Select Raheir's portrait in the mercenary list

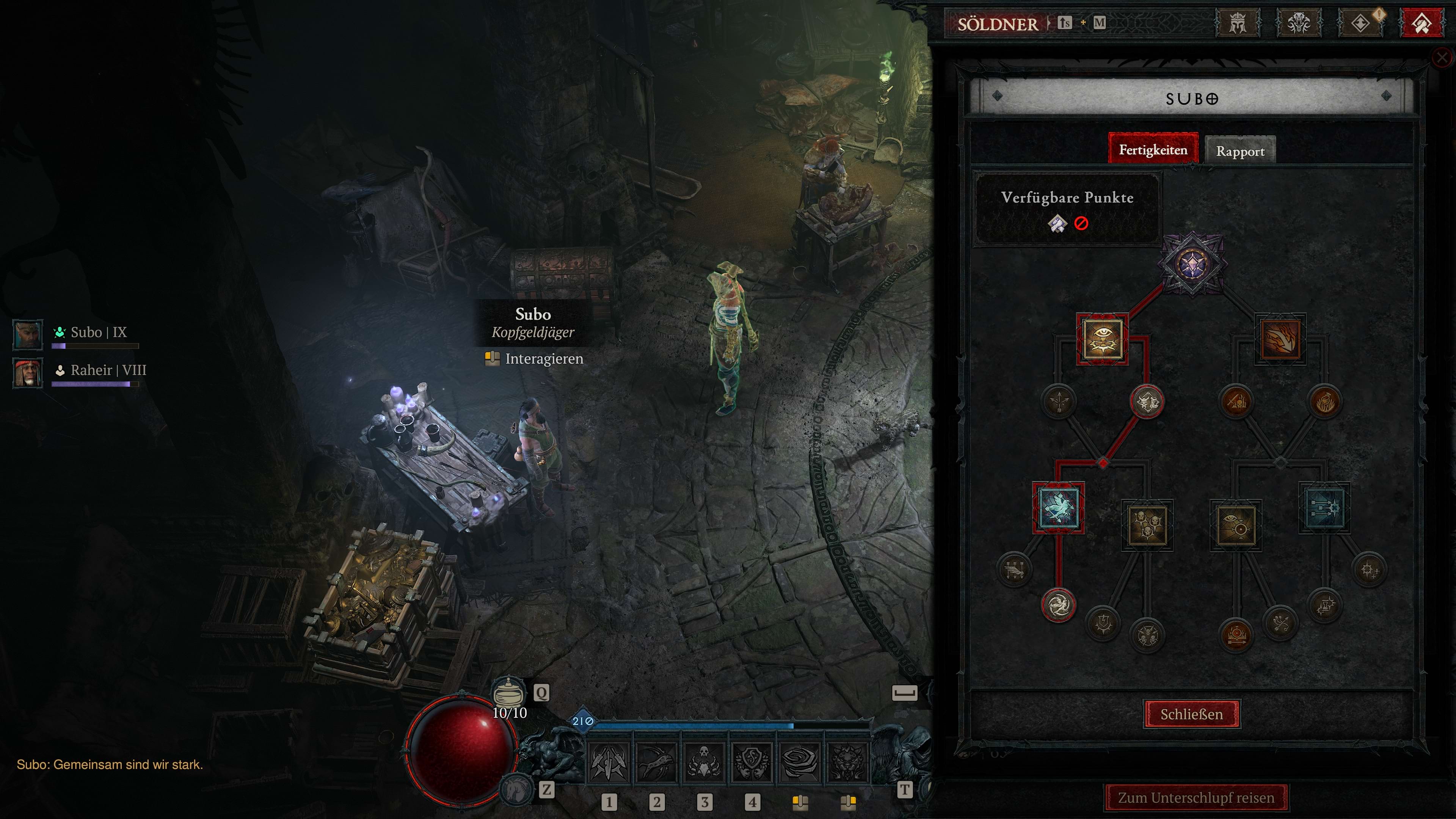click(28, 372)
